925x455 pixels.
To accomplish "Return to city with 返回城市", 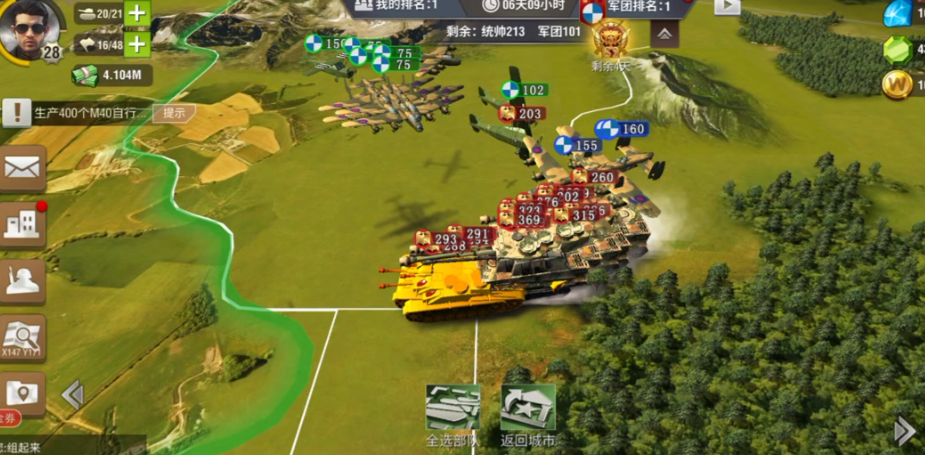I will (528, 409).
